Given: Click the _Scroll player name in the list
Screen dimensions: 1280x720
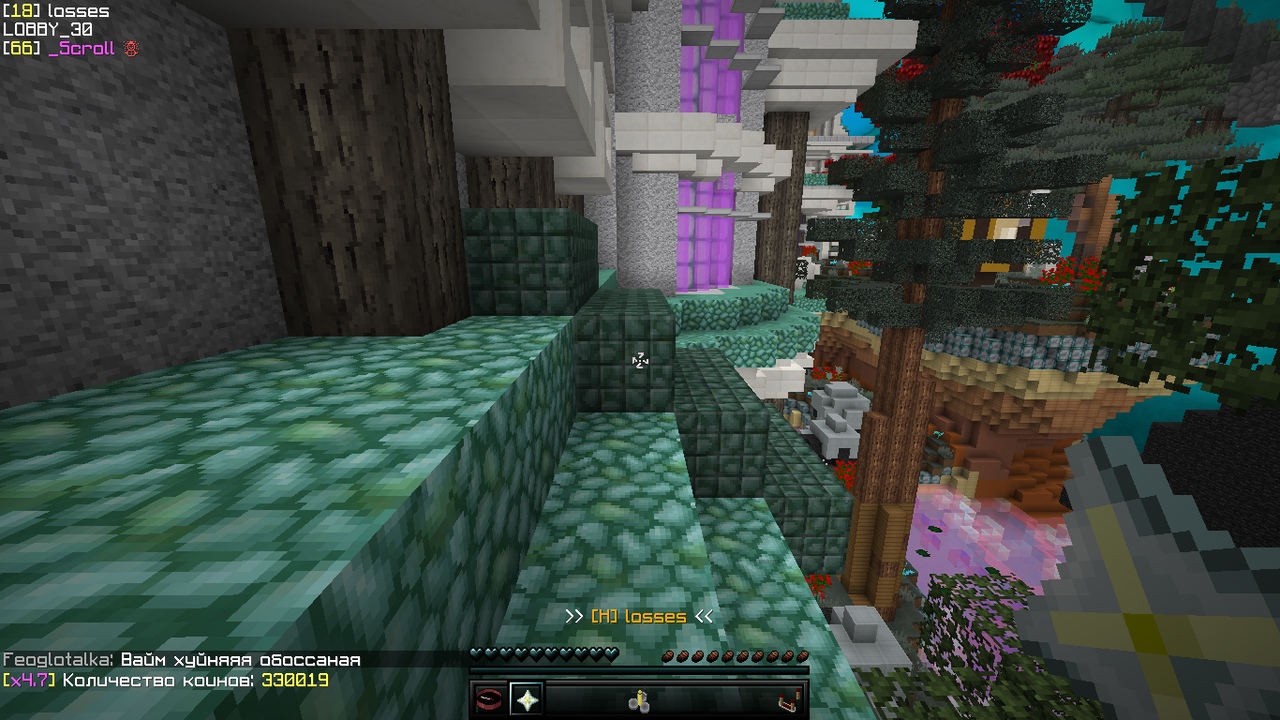Looking at the screenshot, I should tap(82, 48).
